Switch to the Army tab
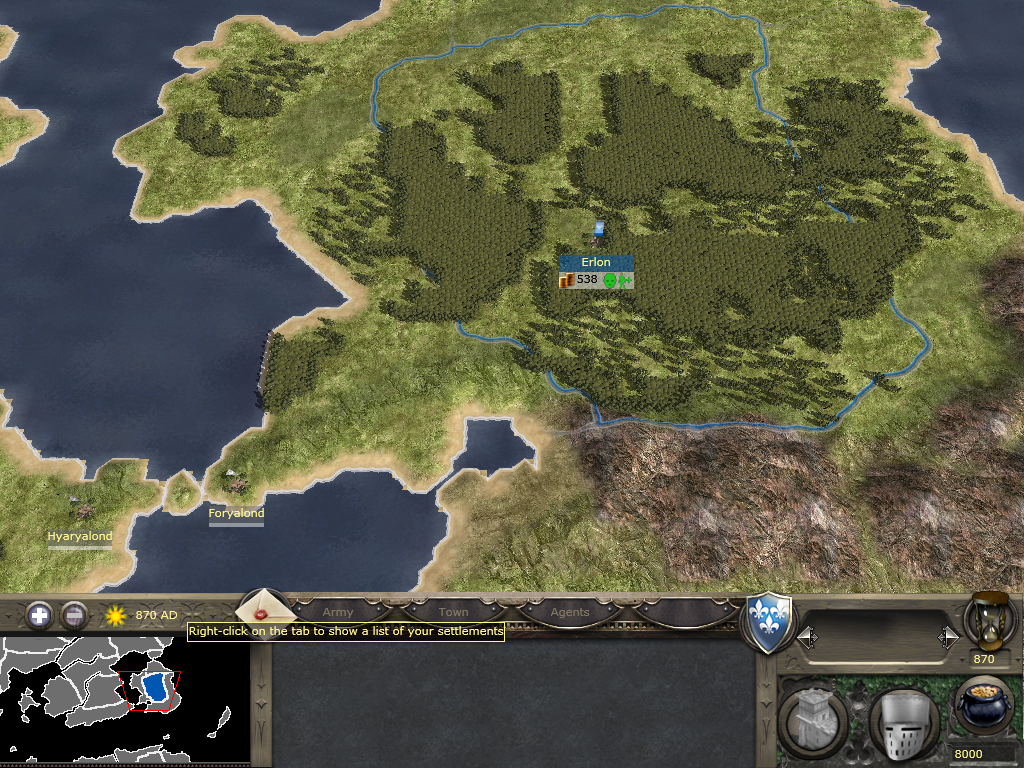The height and width of the screenshot is (768, 1024). click(x=338, y=612)
